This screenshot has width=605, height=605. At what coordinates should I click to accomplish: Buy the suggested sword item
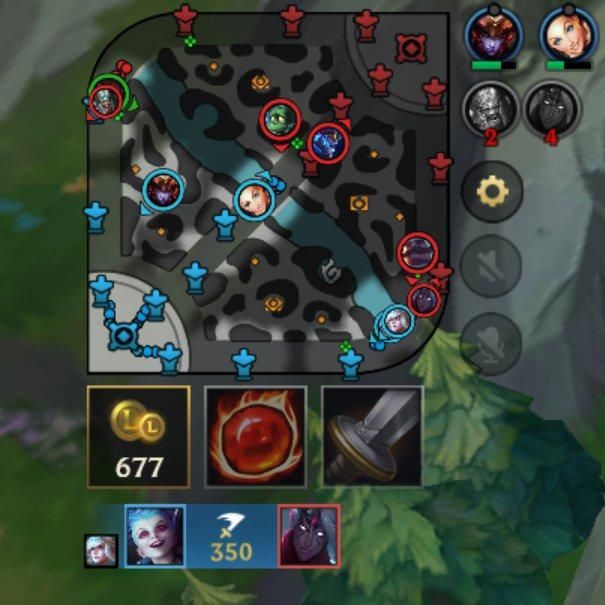[x=372, y=436]
